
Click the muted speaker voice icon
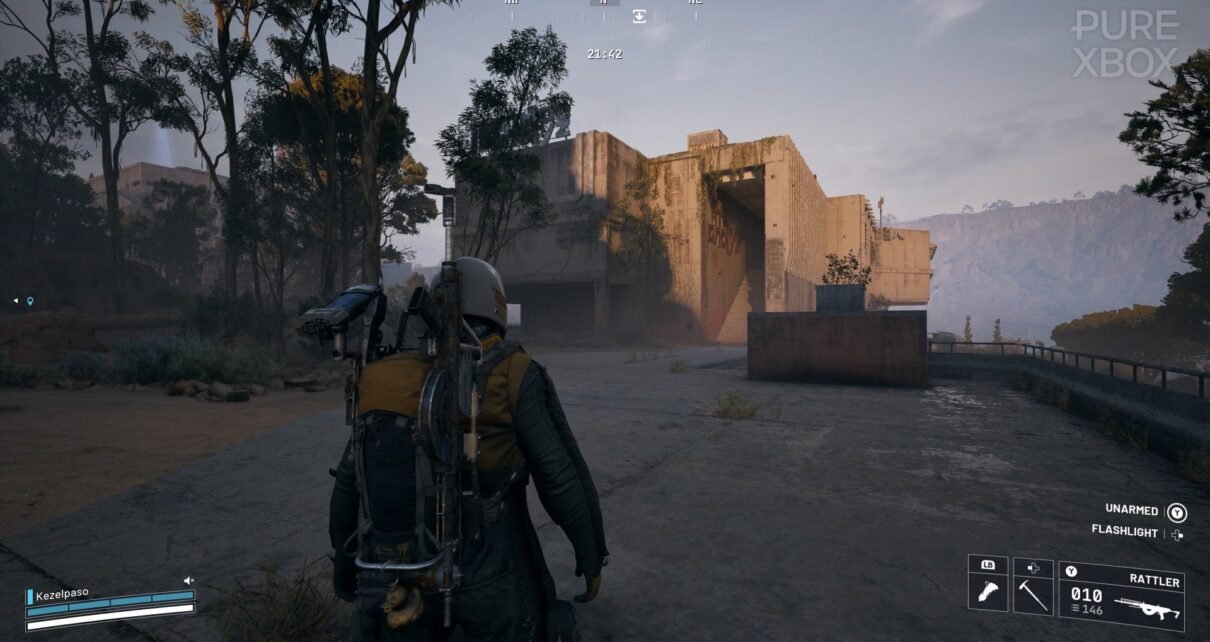coord(188,580)
